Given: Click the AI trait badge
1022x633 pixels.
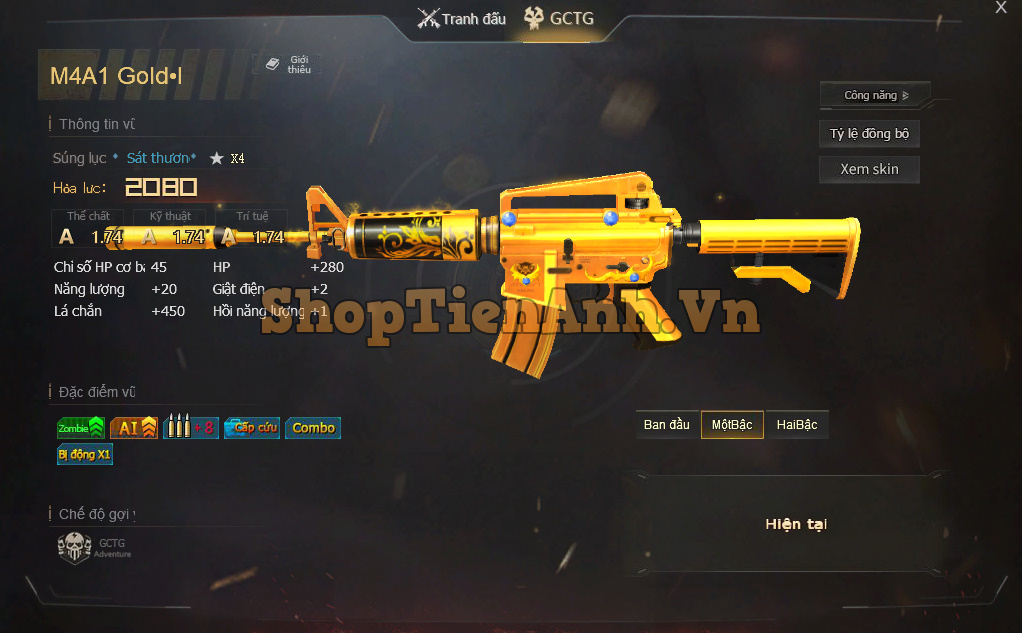Looking at the screenshot, I should [x=134, y=428].
